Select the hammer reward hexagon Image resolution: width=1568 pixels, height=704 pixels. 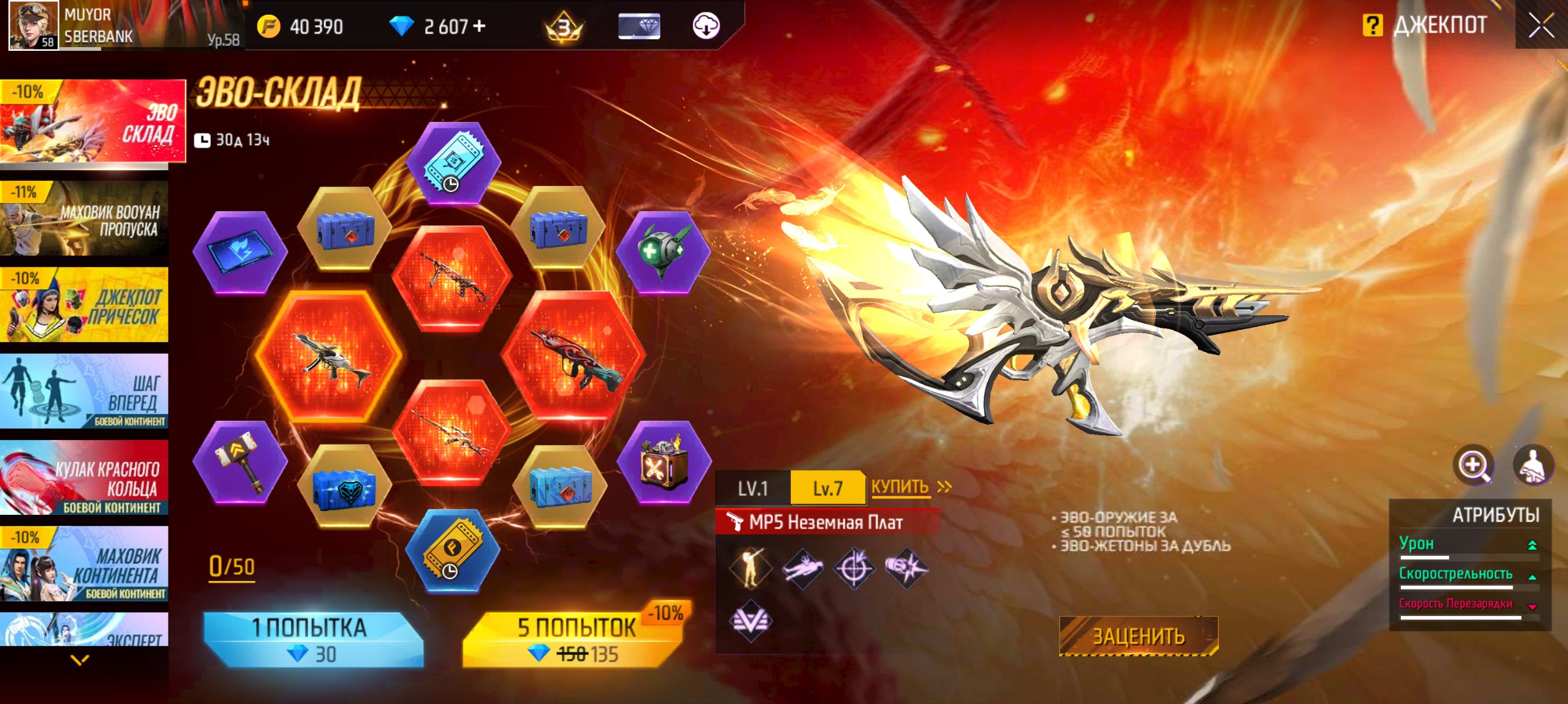click(x=240, y=463)
